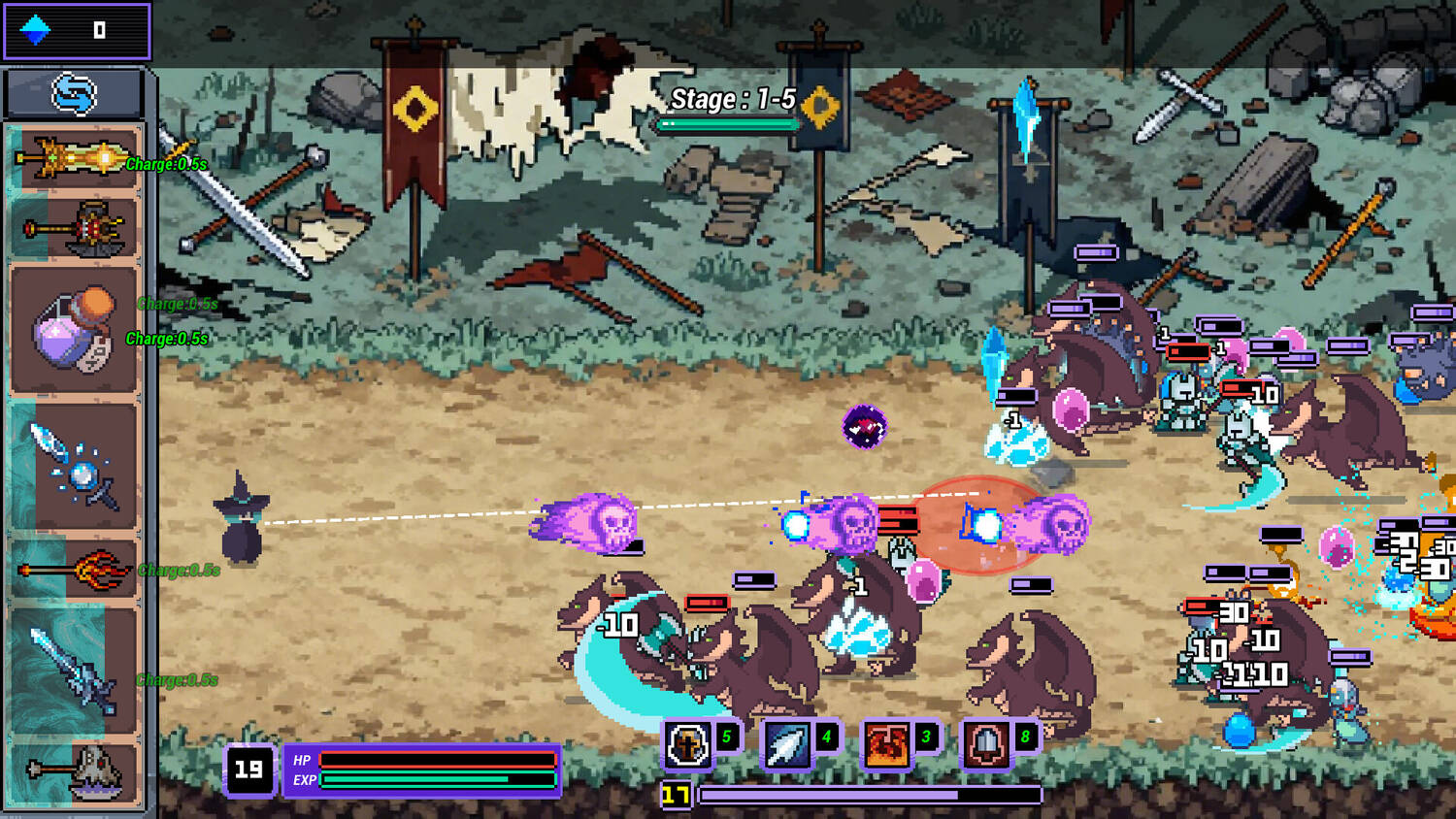Click the blue swap arrows button
Viewport: 1456px width, 819px height.
tap(75, 94)
